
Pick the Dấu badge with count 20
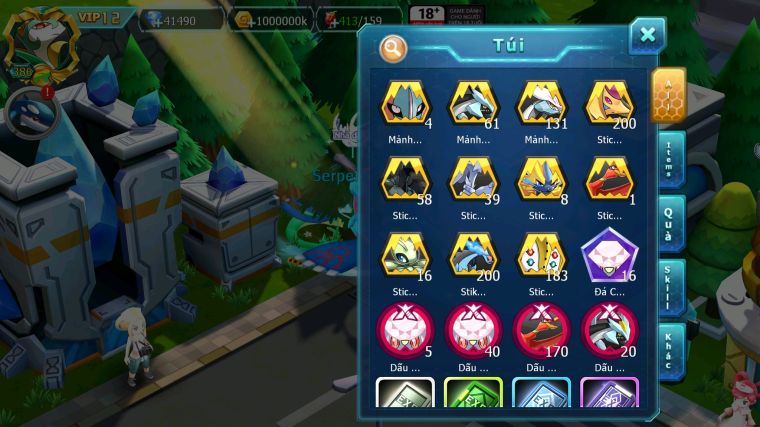pos(609,330)
